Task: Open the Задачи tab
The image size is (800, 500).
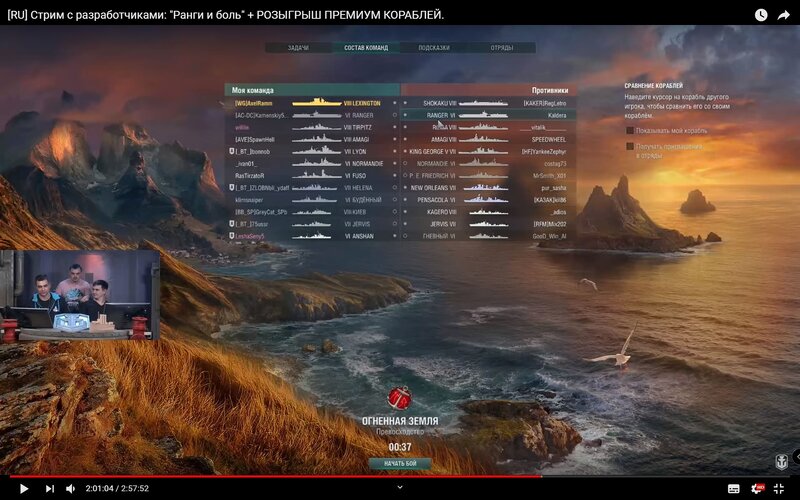Action: [298, 48]
